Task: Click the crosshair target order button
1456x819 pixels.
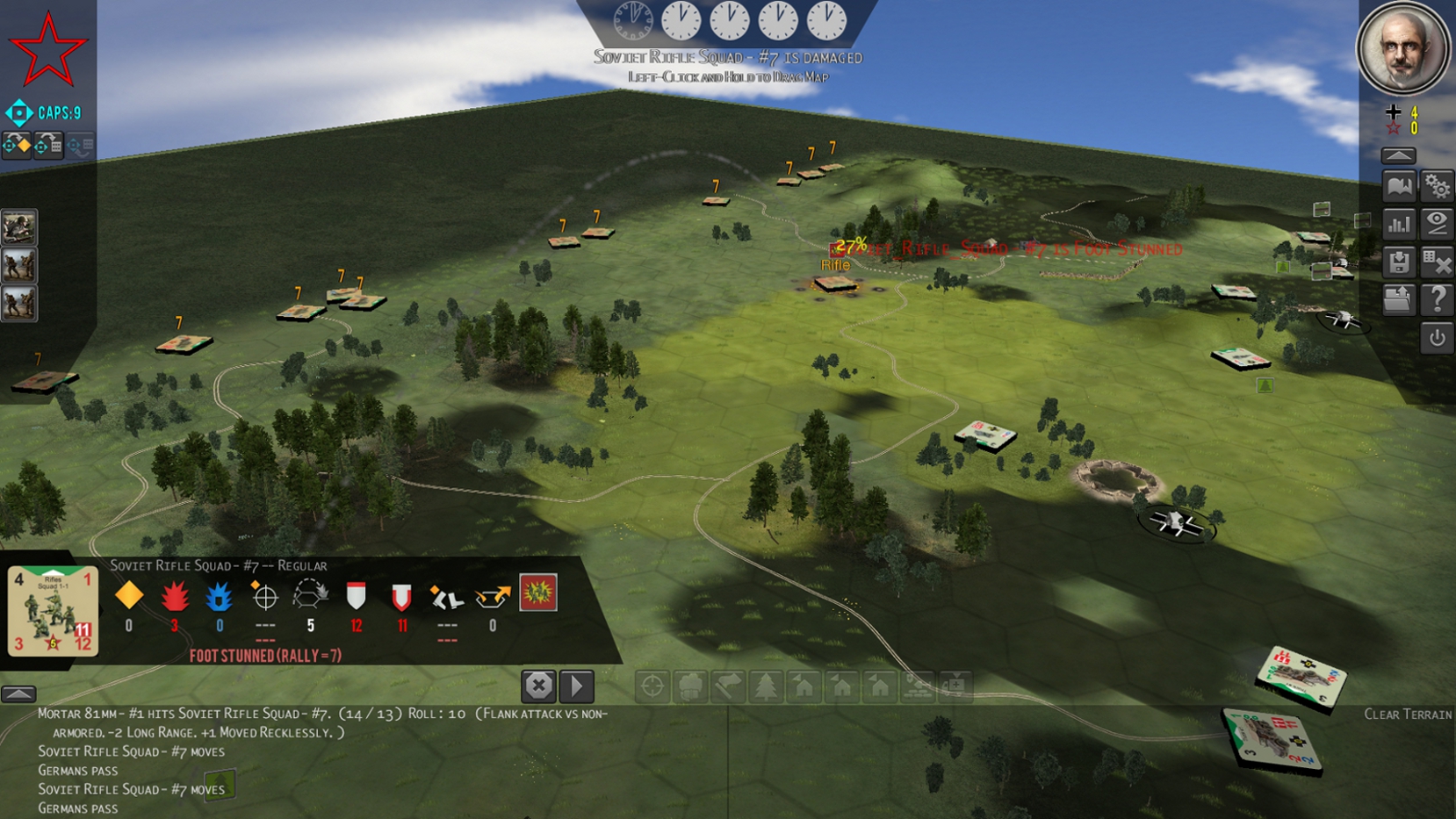Action: [x=652, y=686]
